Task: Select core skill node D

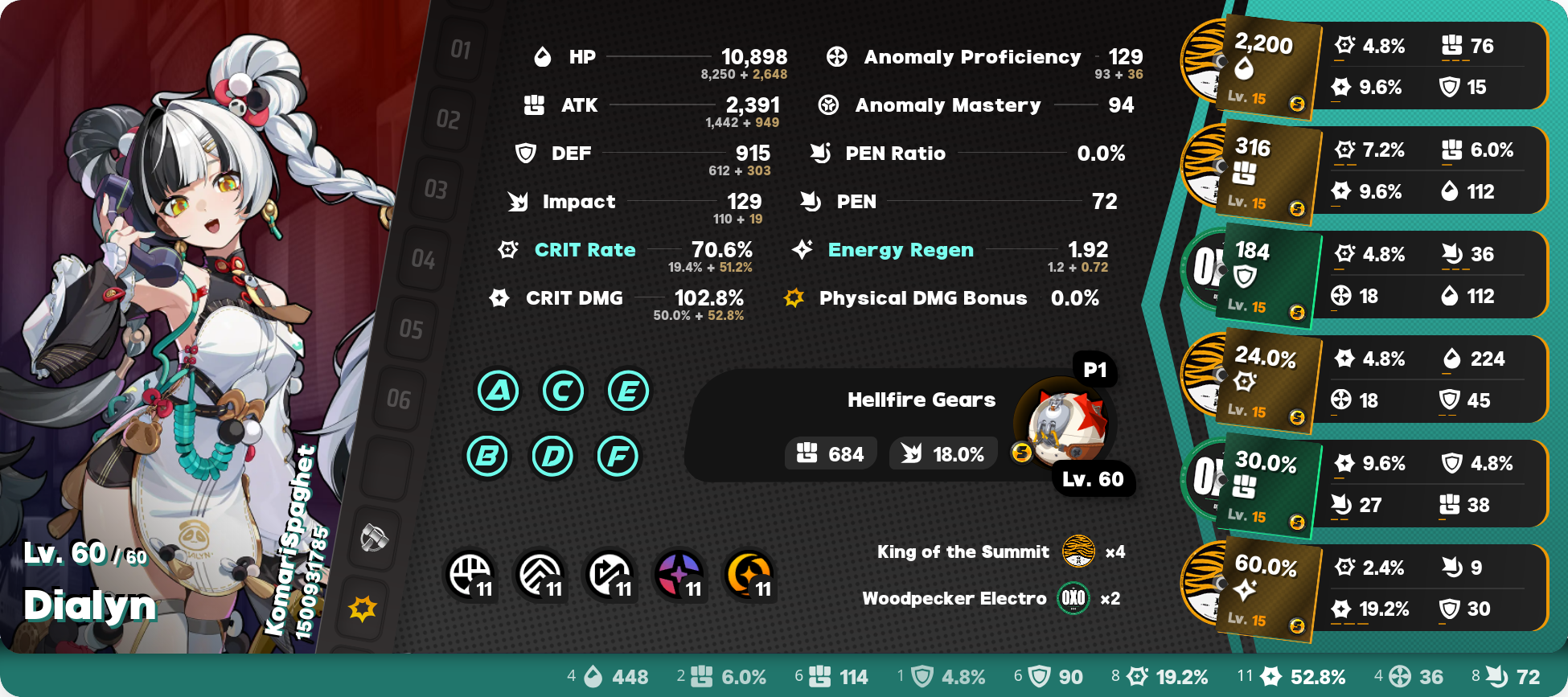Action: 552,457
